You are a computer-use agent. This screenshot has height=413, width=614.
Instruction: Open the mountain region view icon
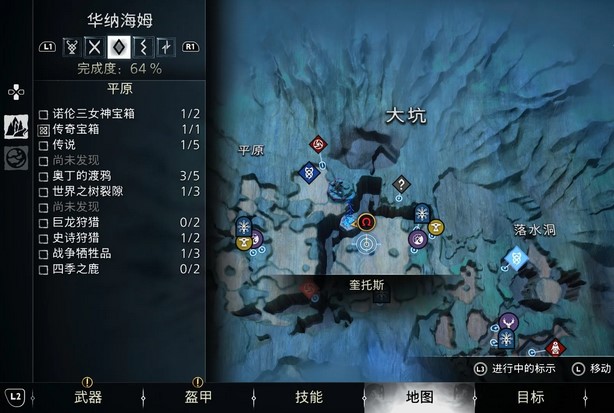click(17, 126)
